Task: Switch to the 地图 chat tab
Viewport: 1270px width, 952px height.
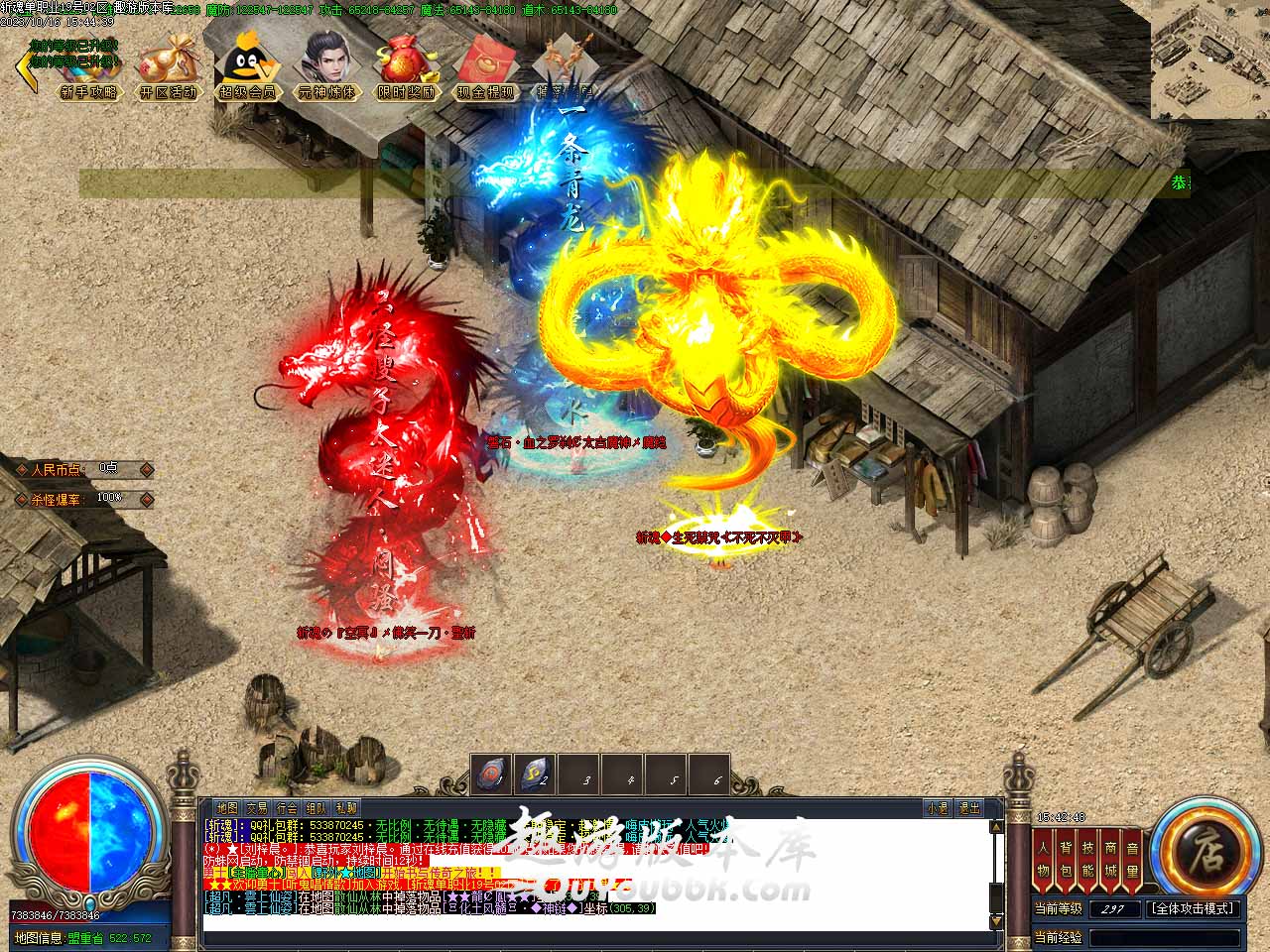Action: 227,808
